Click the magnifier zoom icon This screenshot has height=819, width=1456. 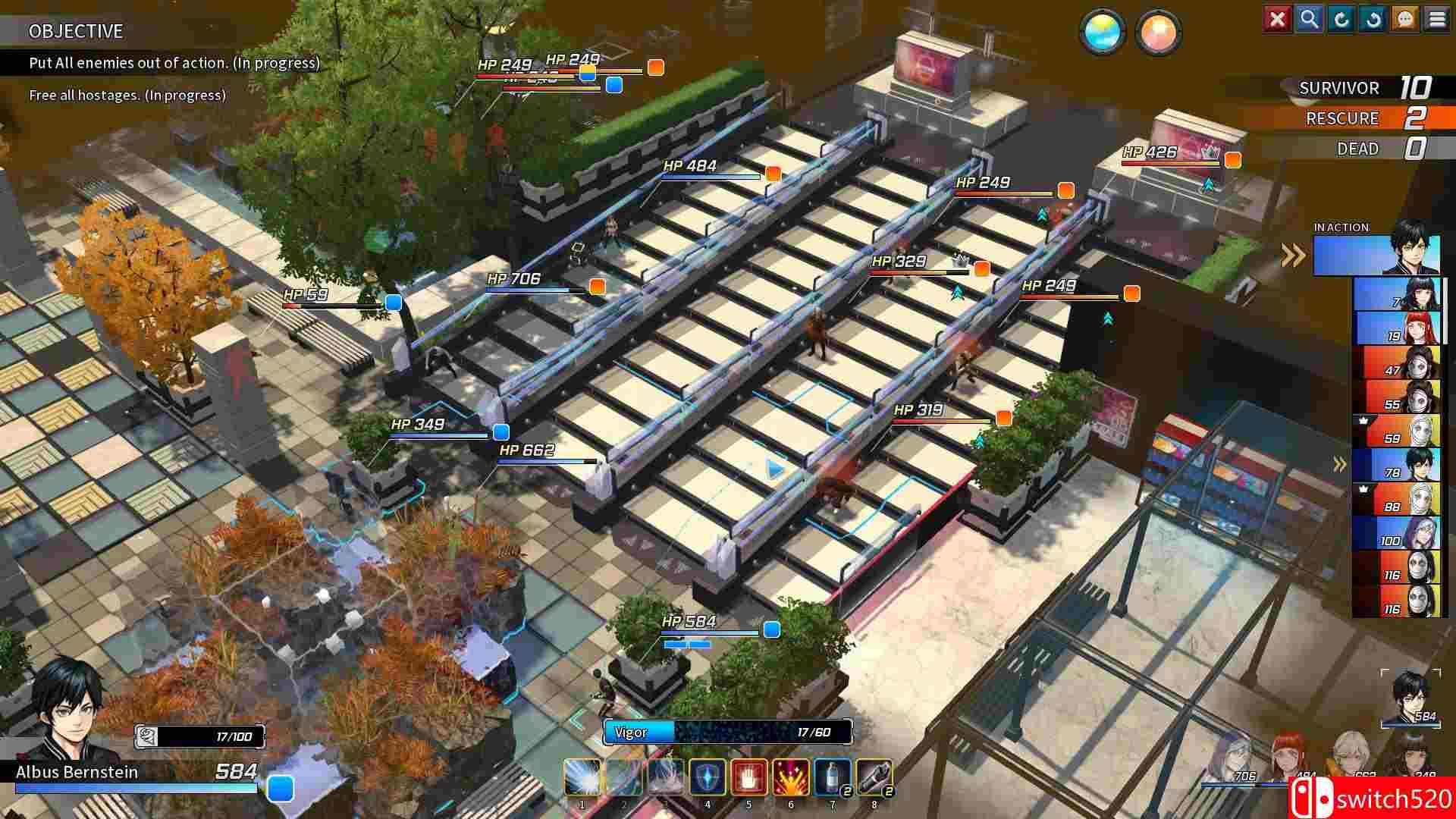pos(1310,20)
